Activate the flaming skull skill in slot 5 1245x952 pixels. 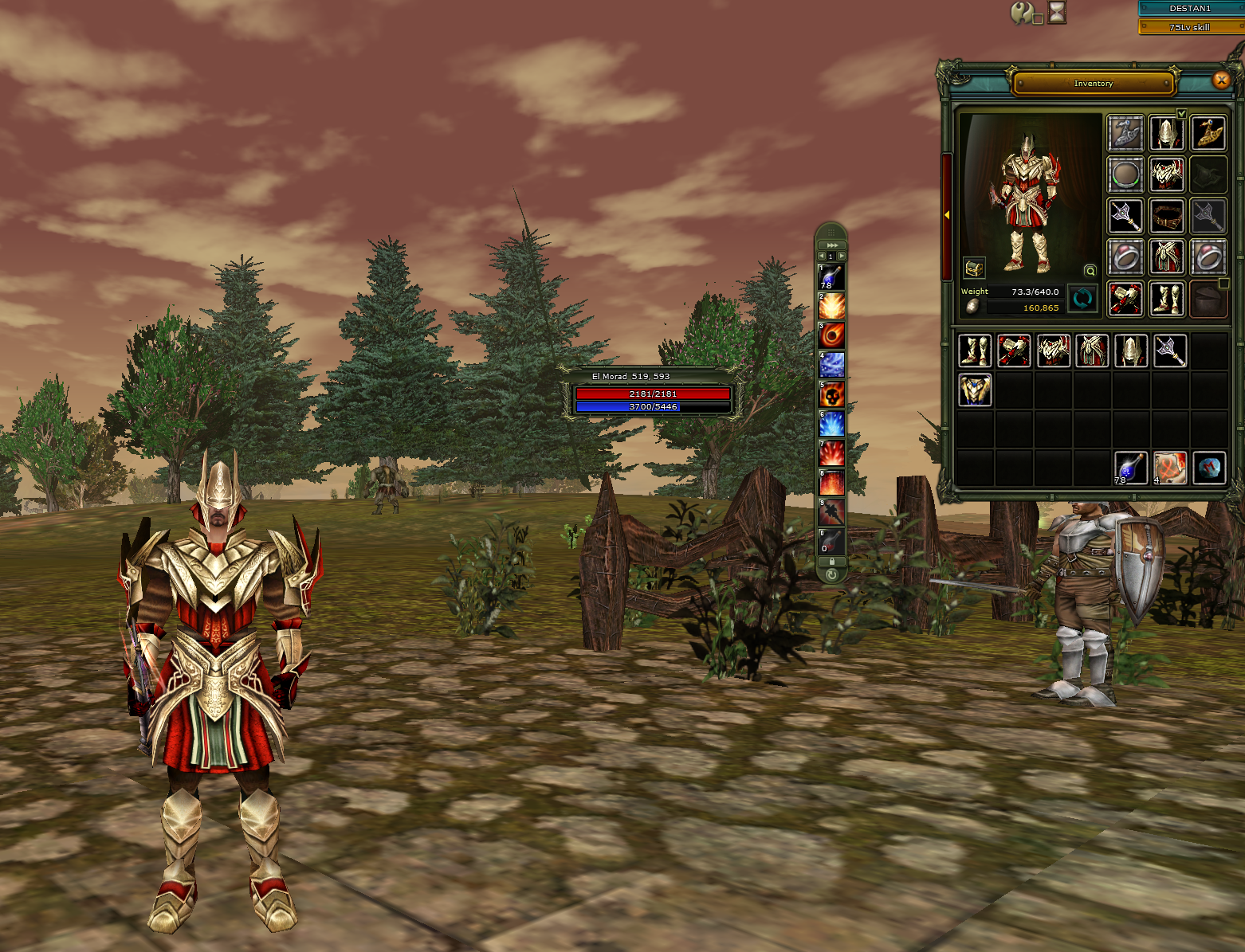pyautogui.click(x=831, y=395)
